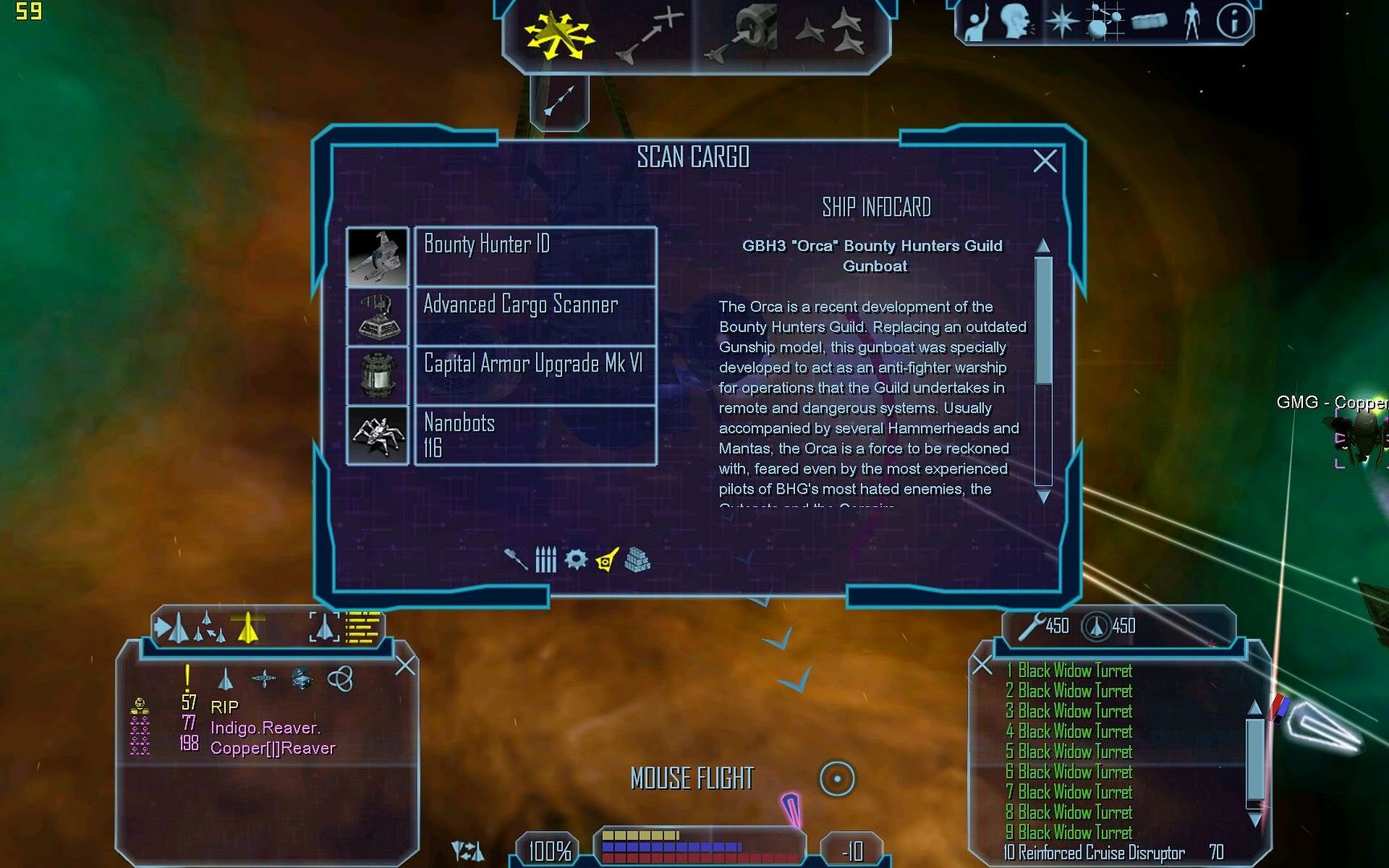1389x868 pixels.
Task: Select the Nanobots cargo row
Action: pos(535,435)
